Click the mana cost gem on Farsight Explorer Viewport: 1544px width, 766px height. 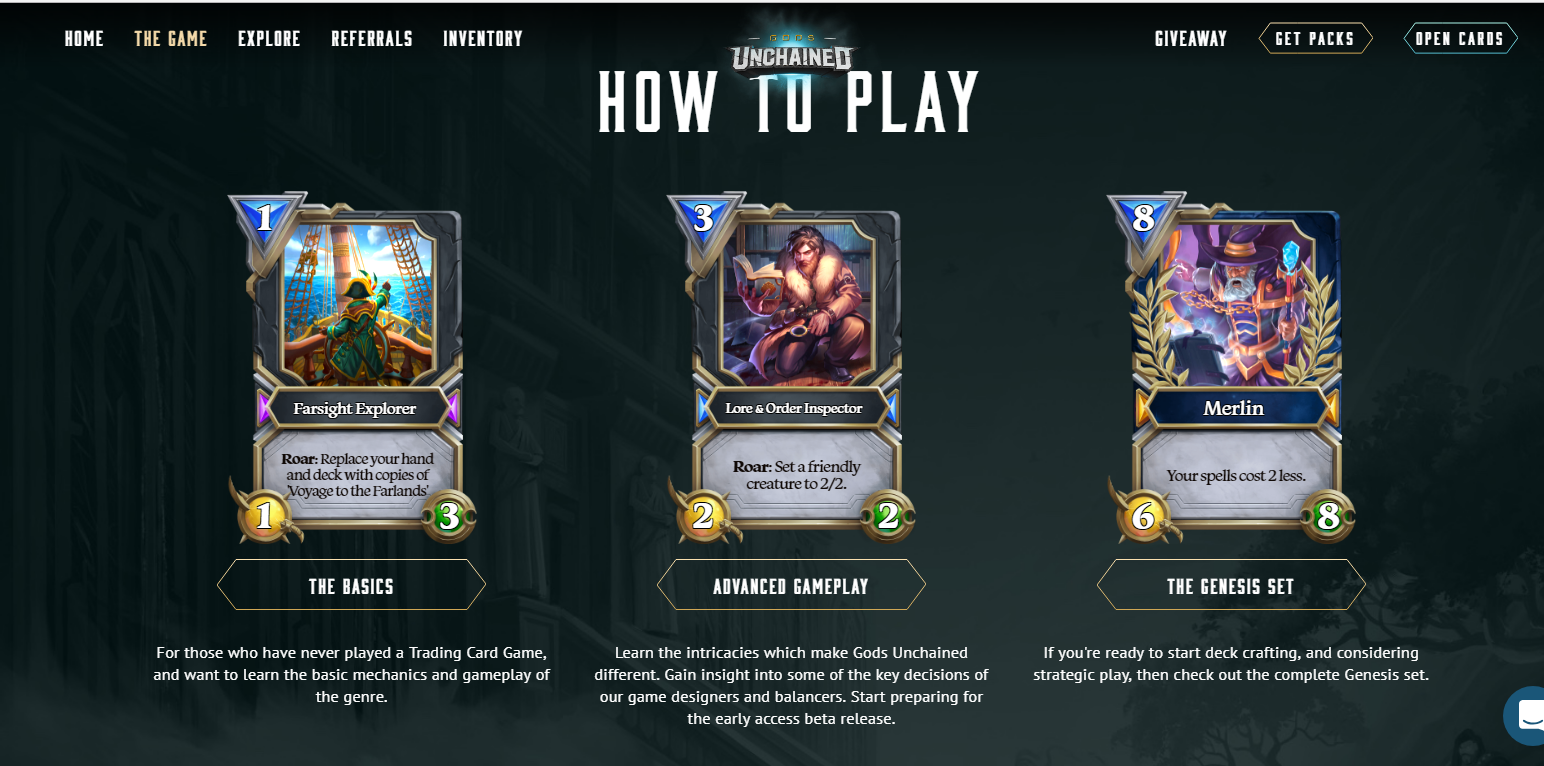(x=266, y=218)
